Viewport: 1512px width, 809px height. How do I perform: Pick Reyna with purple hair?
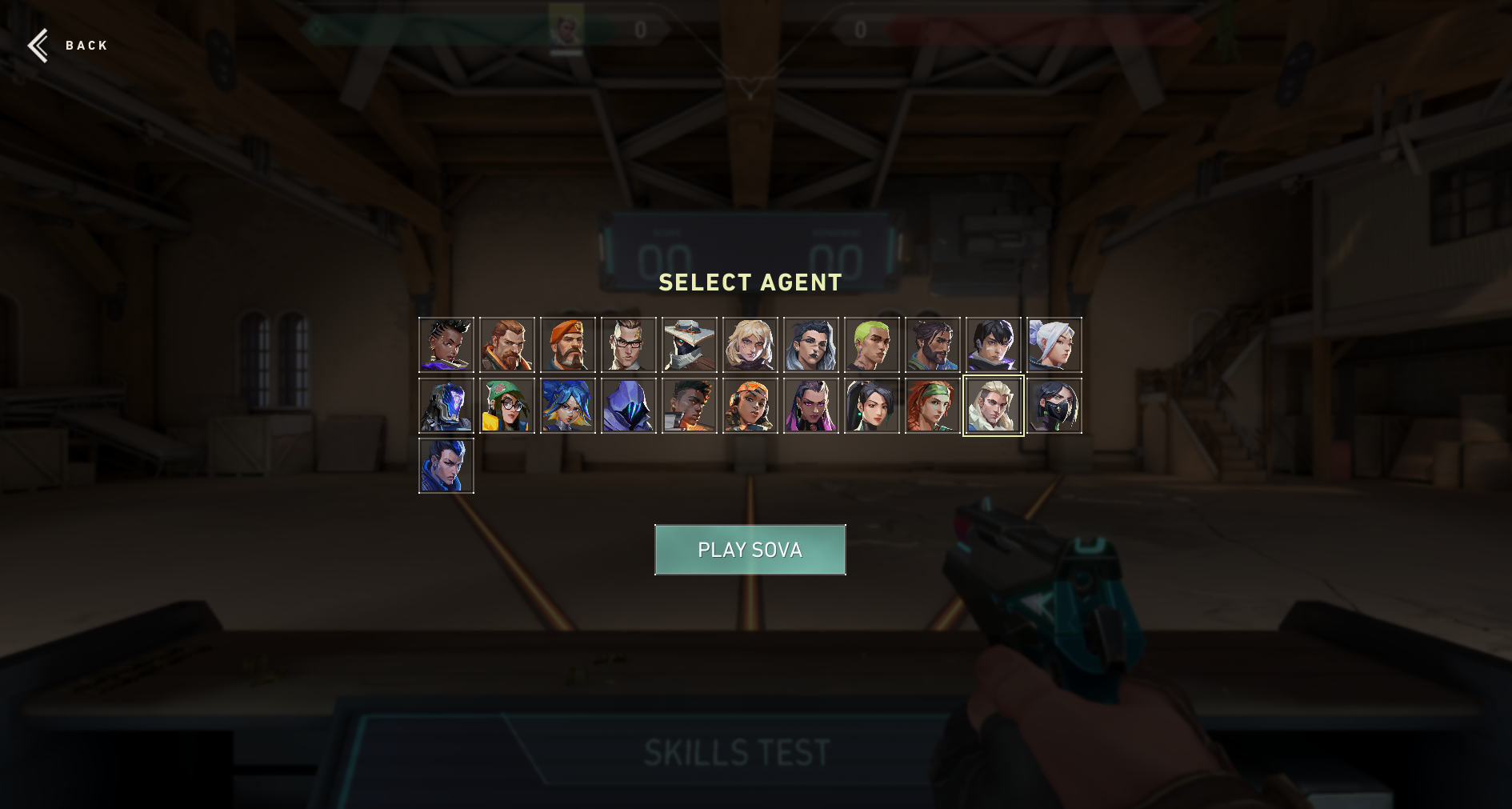(x=812, y=407)
